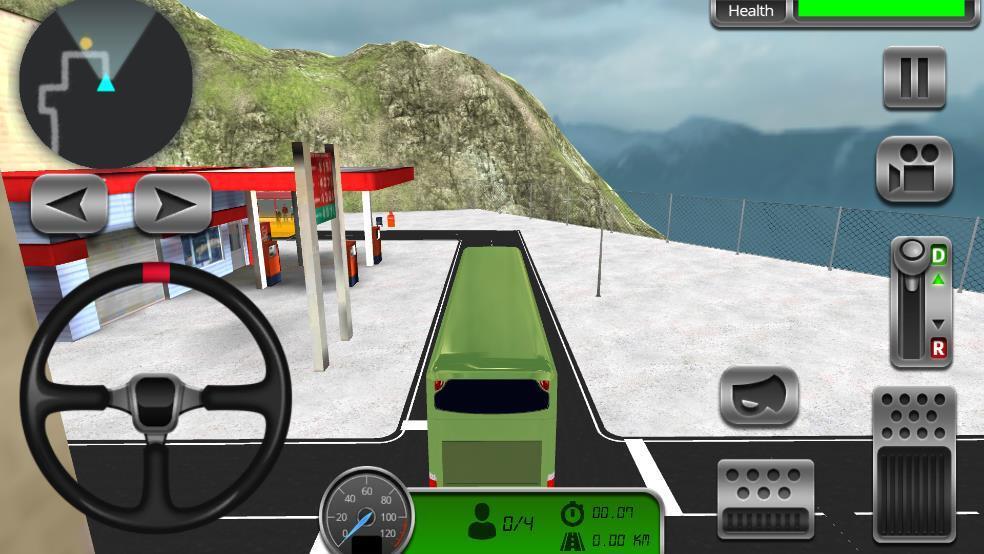Step on the accelerator pedal
984x554 pixels.
click(x=913, y=465)
